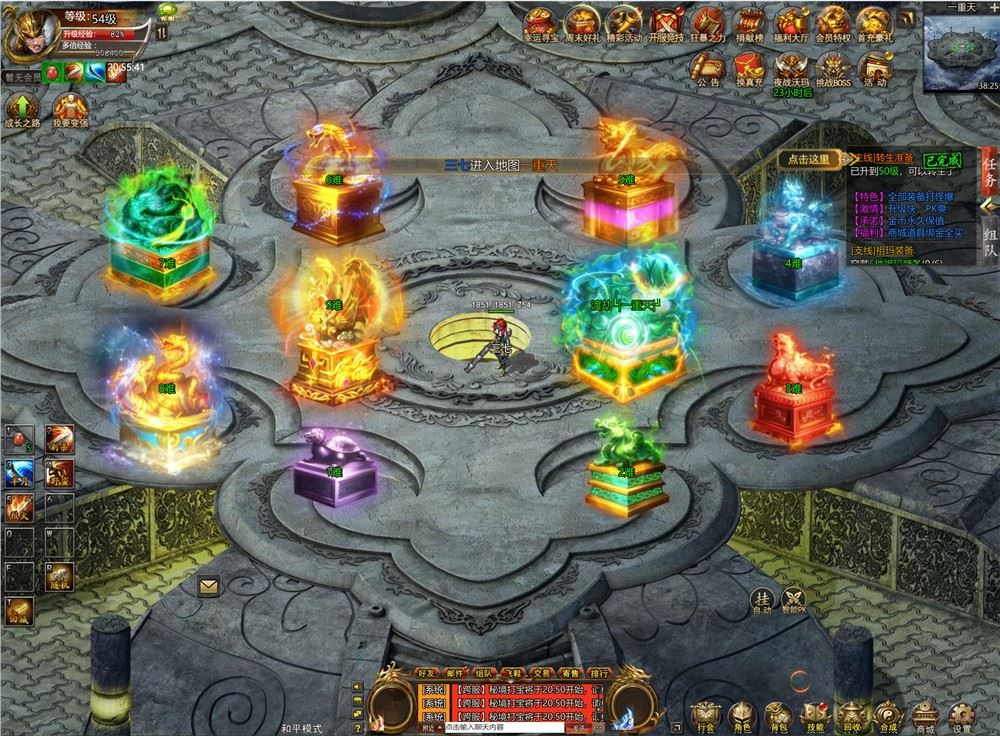Open the 商城 shop
Screen dimensions: 1000x736
point(924,713)
